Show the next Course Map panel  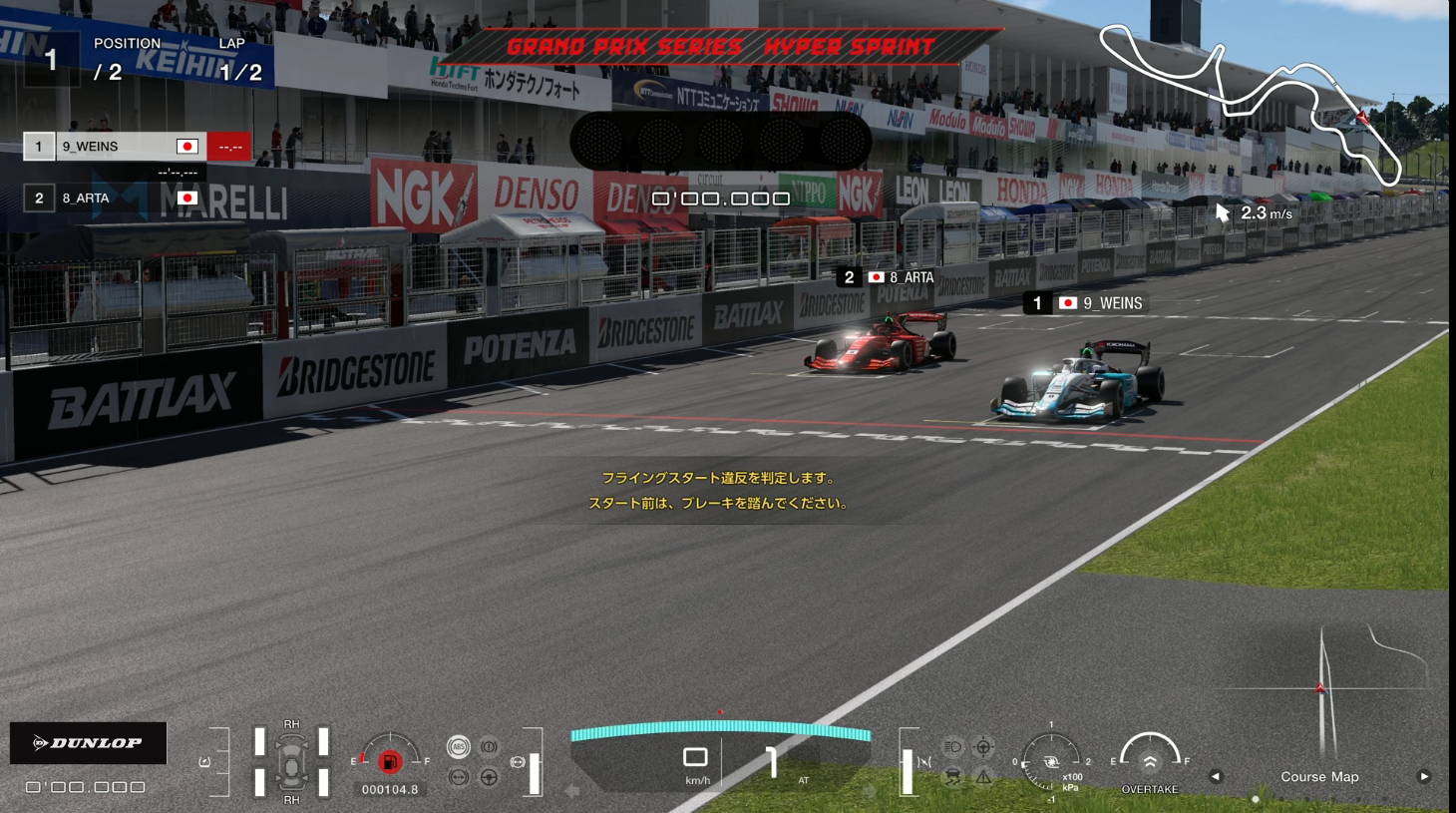pos(1424,776)
